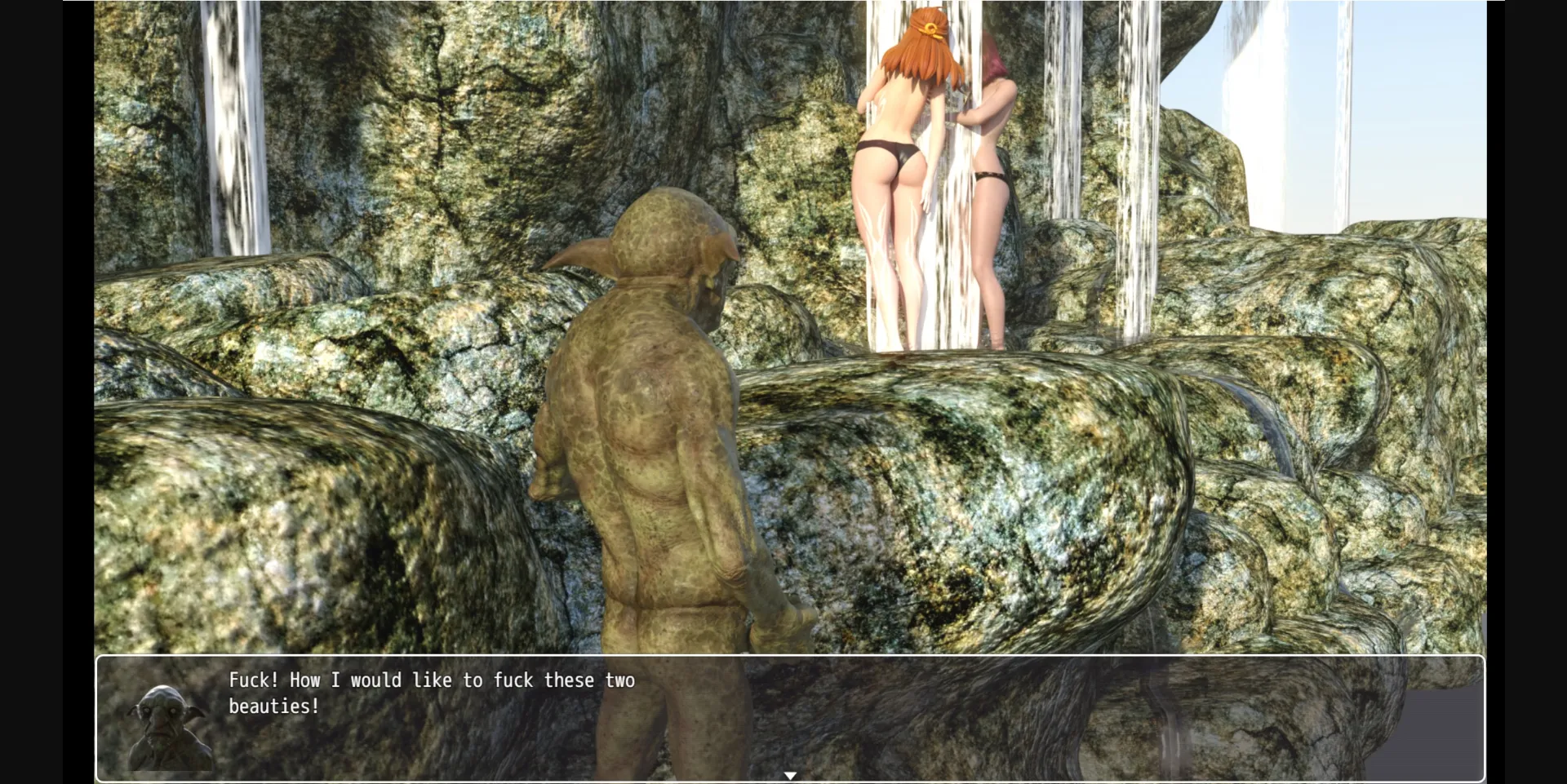Click the bottom edge below the continue arrow
Viewport: 1567px width, 784px height.
[790, 782]
